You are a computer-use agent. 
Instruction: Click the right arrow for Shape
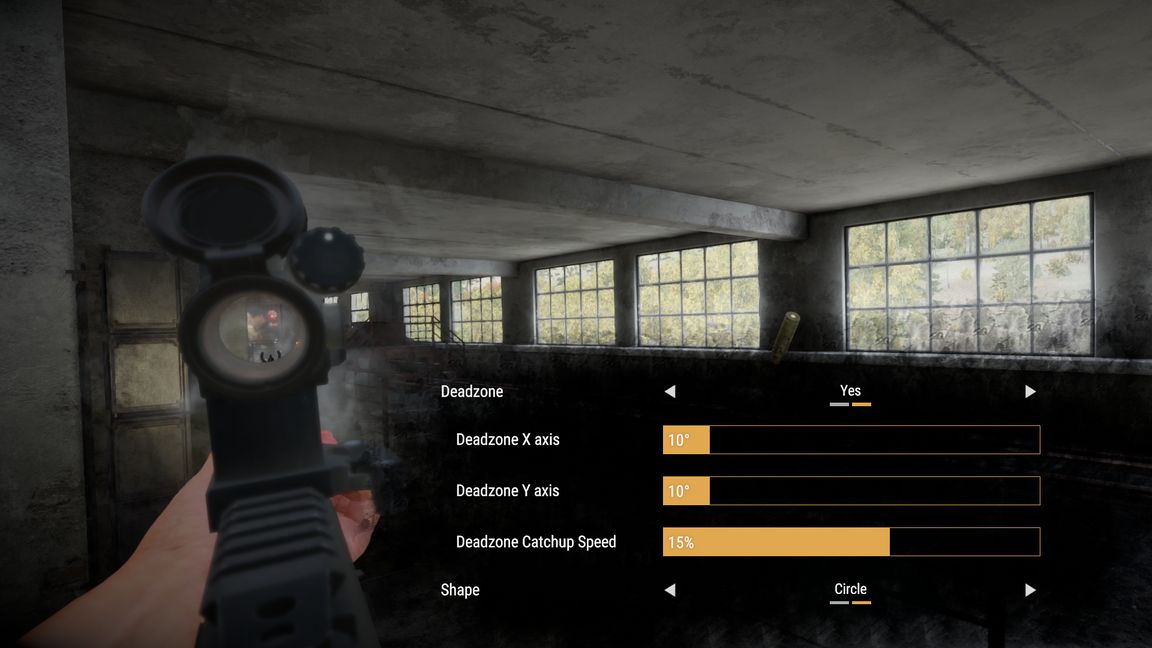(1030, 590)
